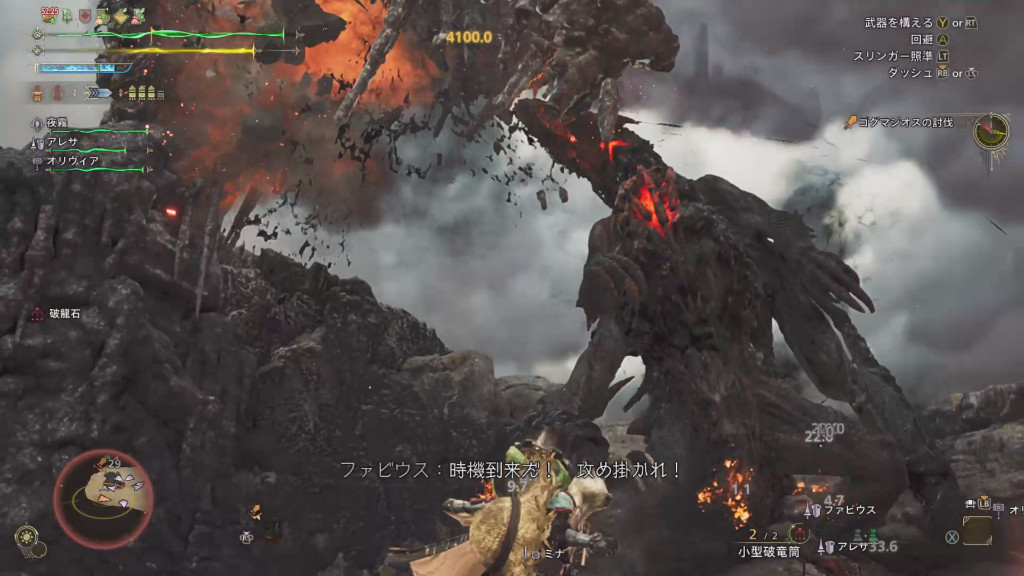Select party member 夜霧 in the list
The width and height of the screenshot is (1024, 576).
point(56,122)
